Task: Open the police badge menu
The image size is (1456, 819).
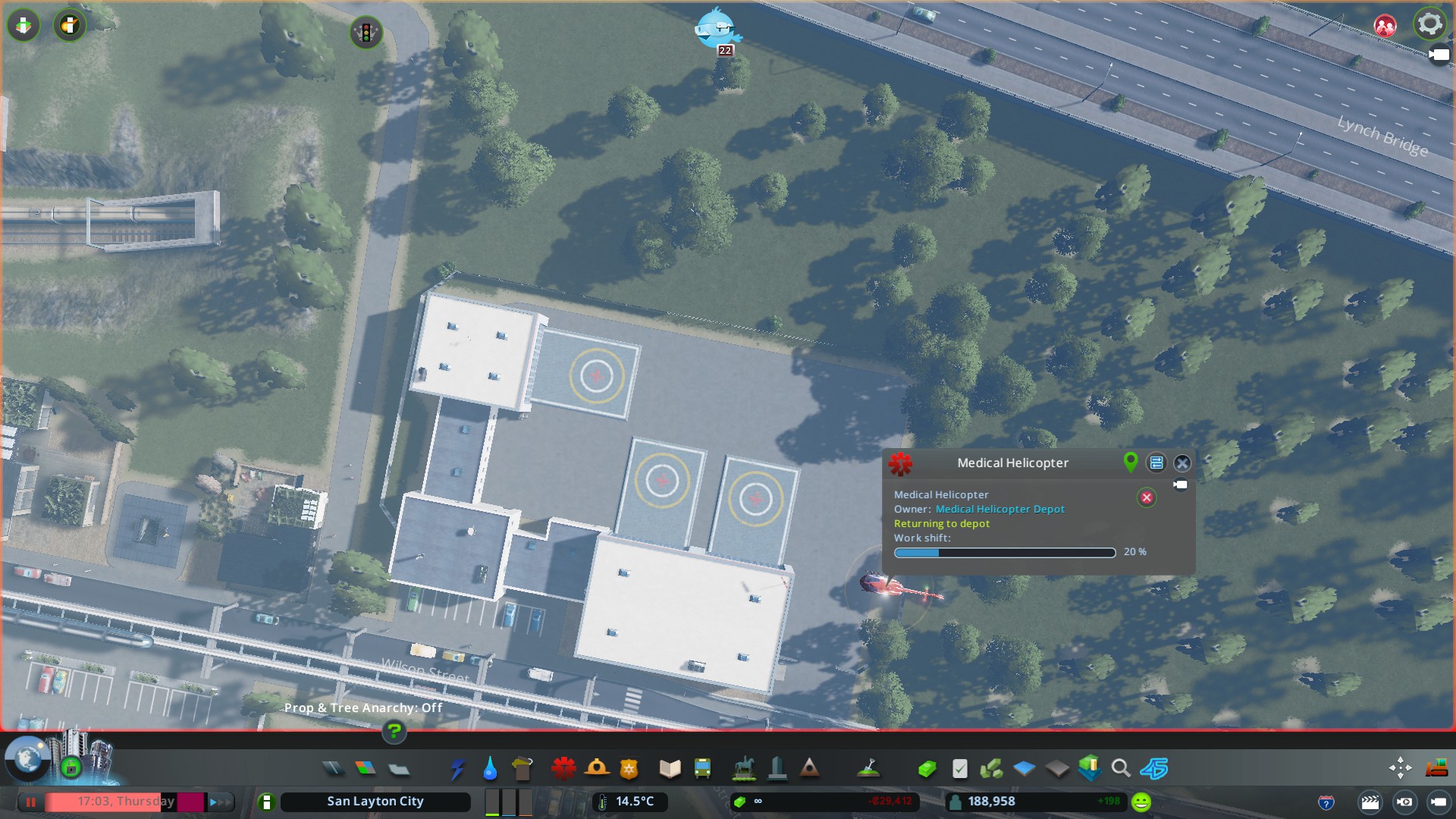Action: 629,769
